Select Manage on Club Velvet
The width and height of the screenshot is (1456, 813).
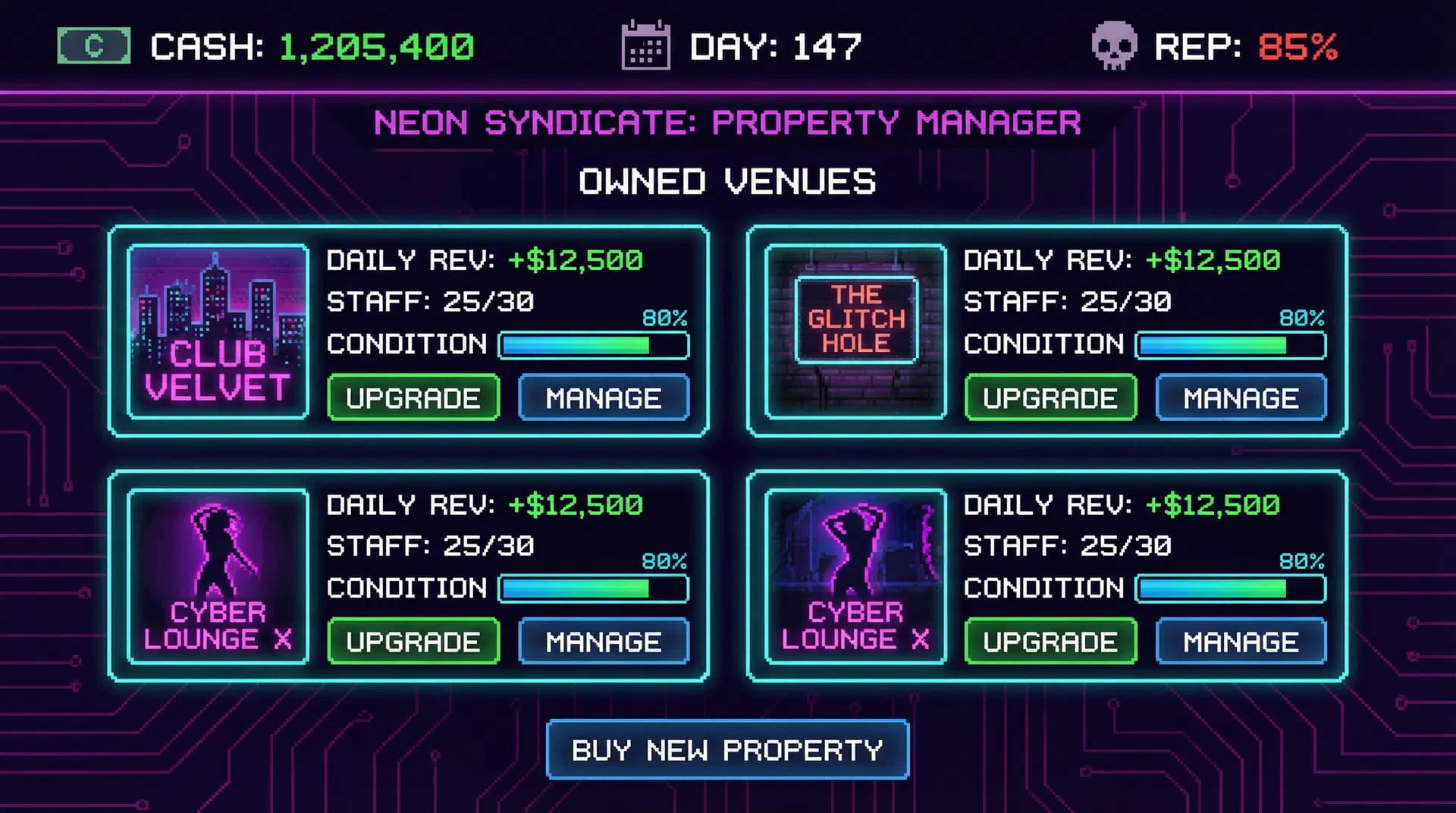pyautogui.click(x=603, y=397)
